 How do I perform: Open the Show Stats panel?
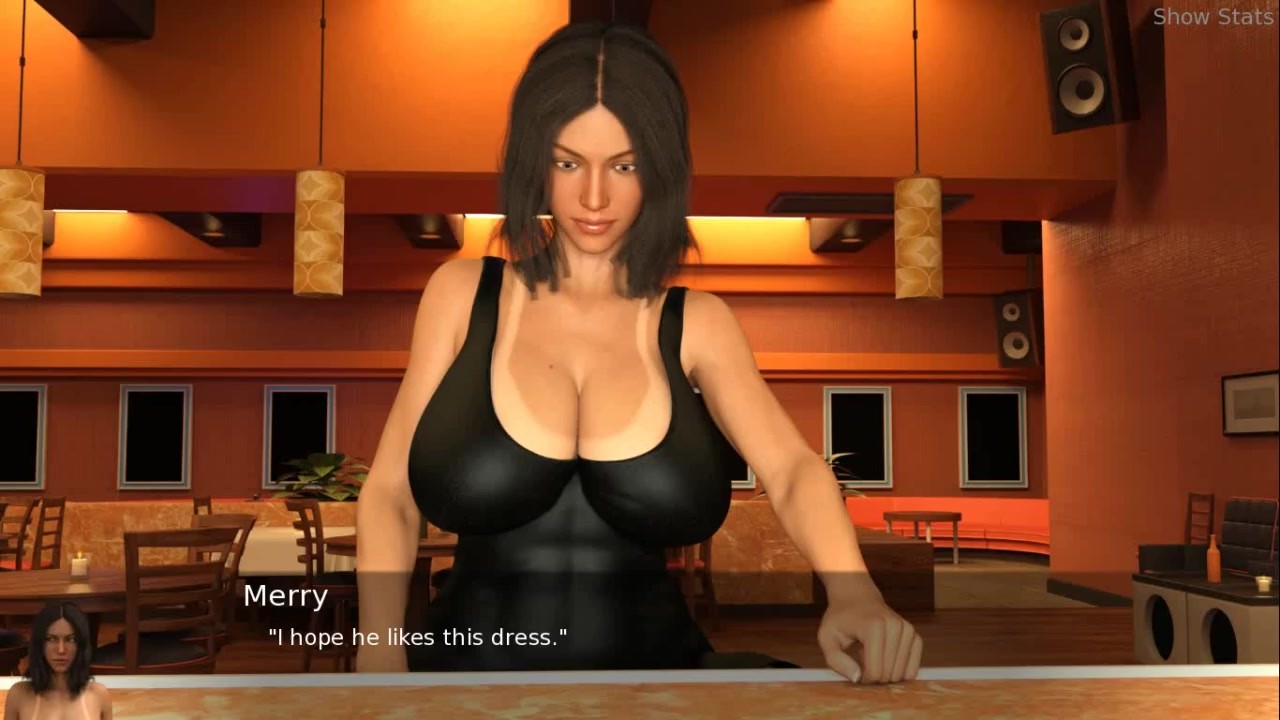(1212, 17)
